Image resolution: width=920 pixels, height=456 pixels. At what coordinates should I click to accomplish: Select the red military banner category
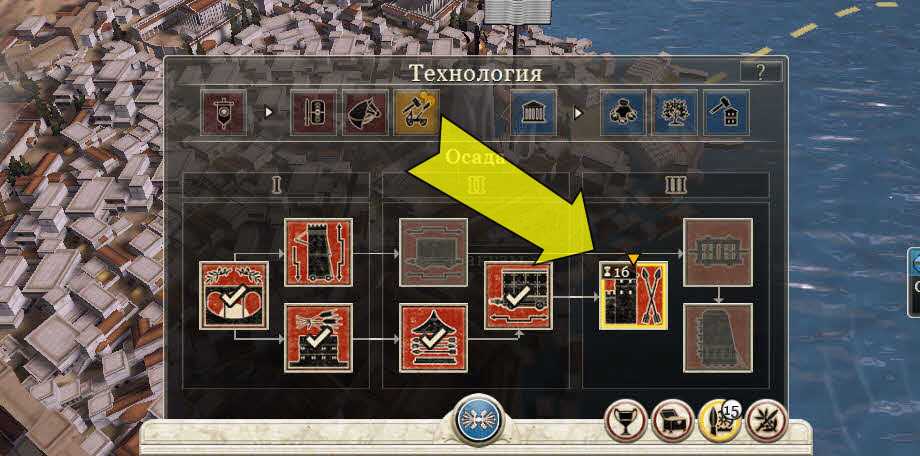point(222,112)
